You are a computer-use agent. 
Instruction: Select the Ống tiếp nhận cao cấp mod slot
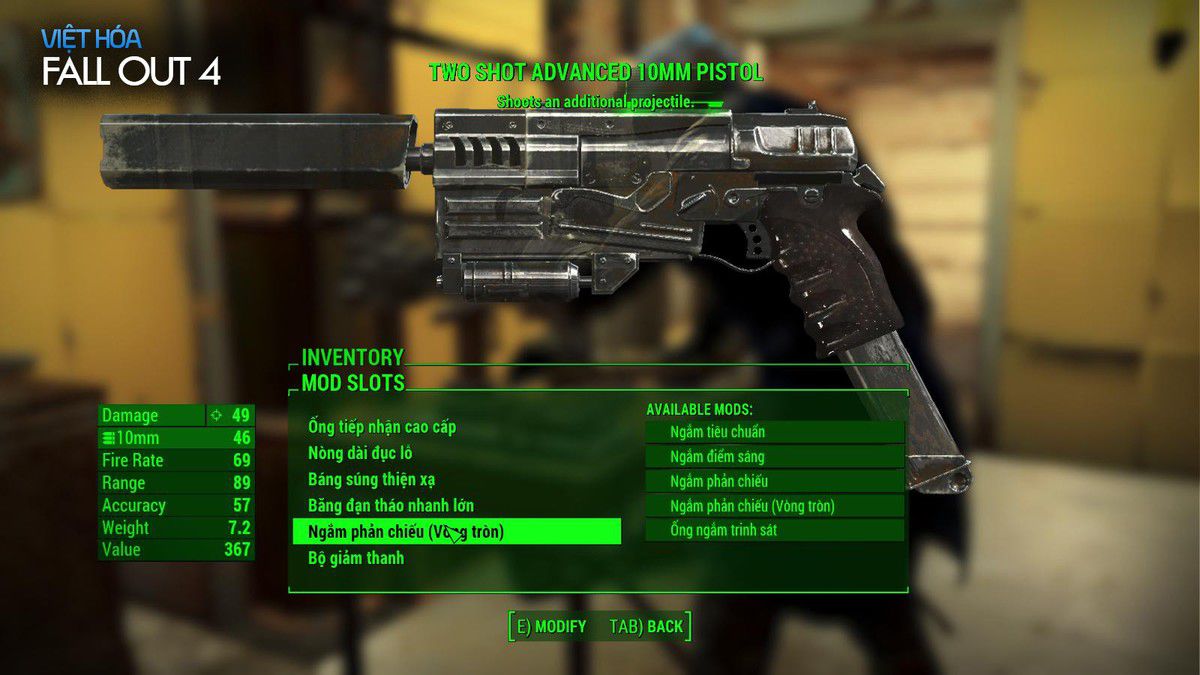tap(382, 427)
